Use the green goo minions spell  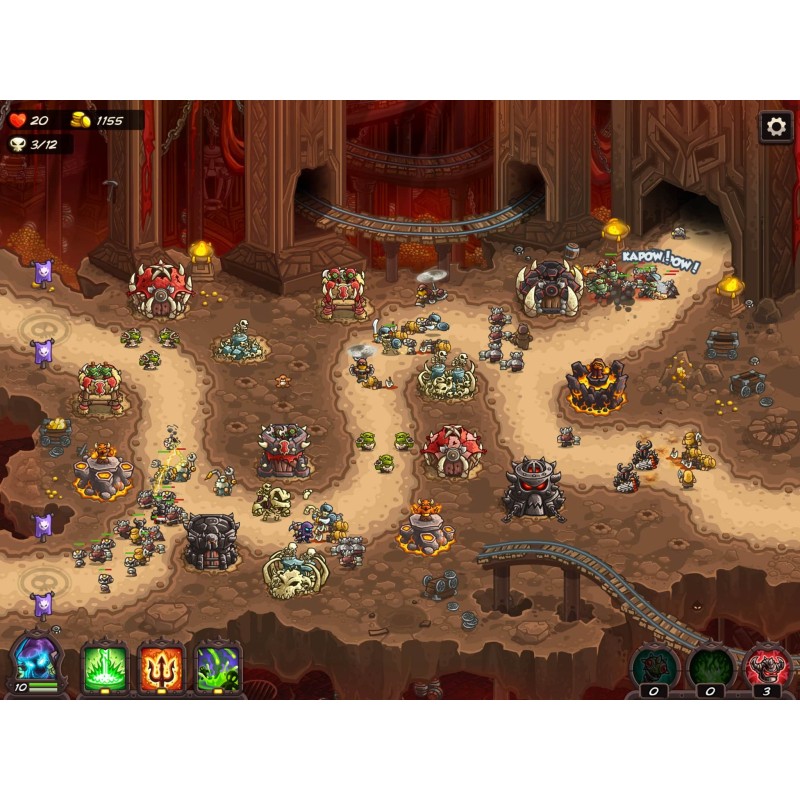pos(218,665)
